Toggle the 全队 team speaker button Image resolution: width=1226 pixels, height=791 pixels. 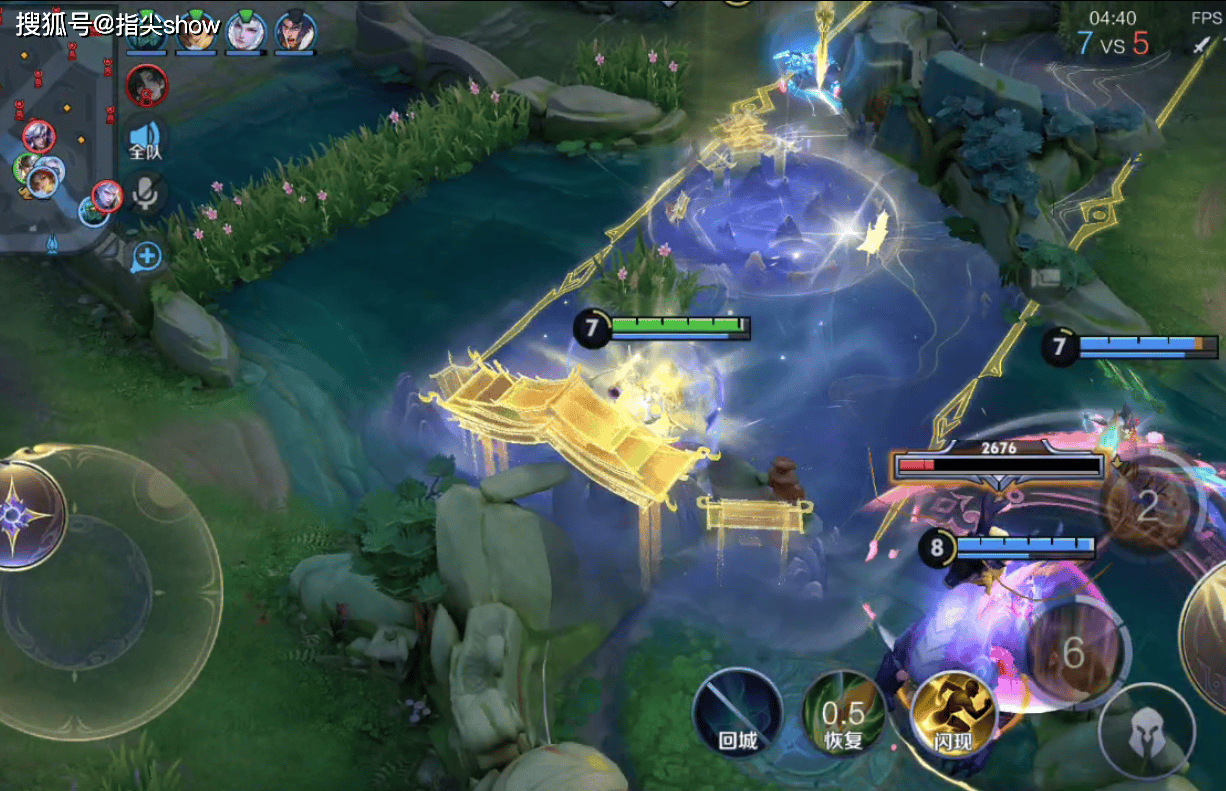click(x=145, y=139)
